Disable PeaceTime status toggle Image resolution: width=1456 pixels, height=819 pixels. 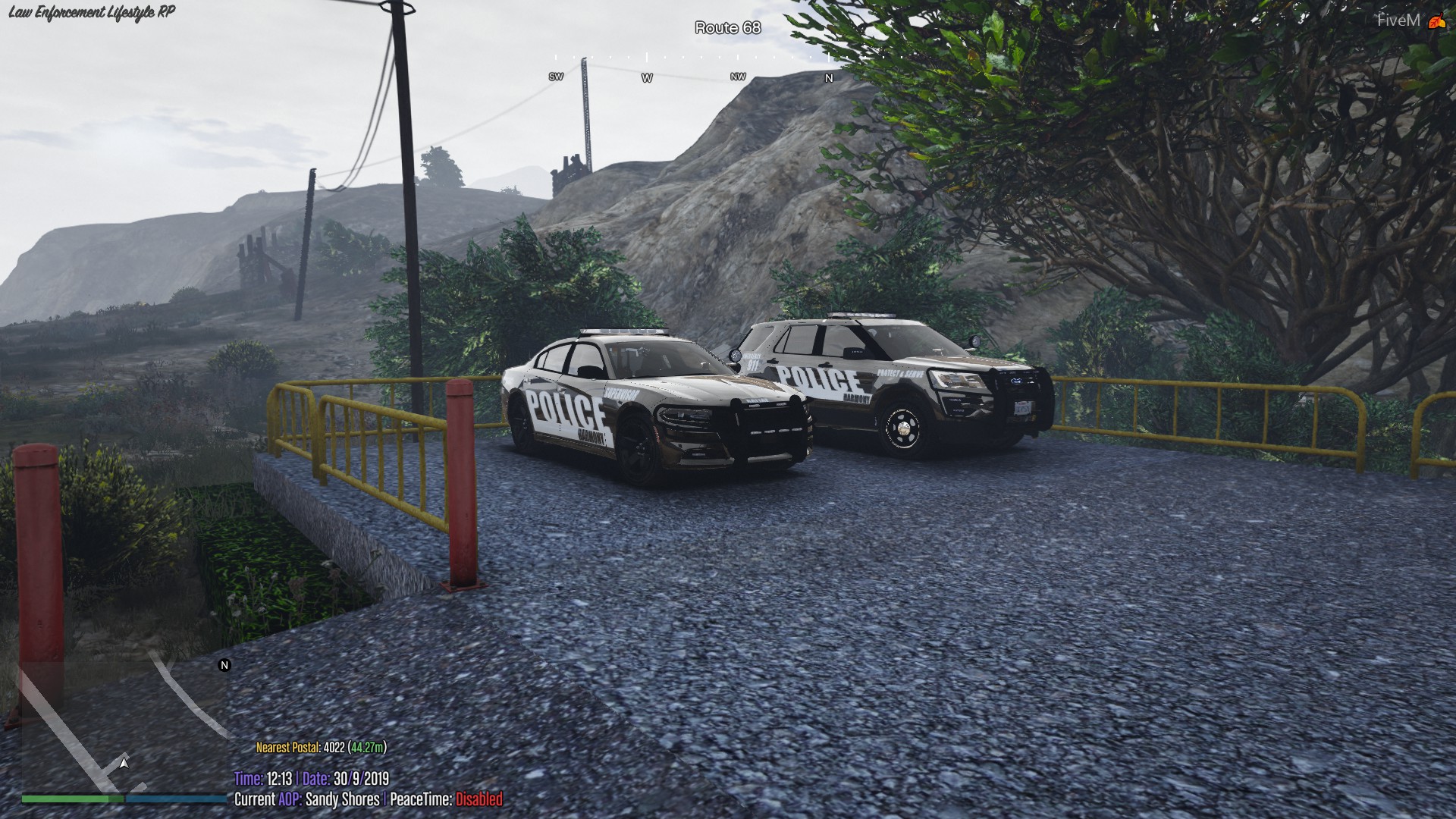point(479,798)
